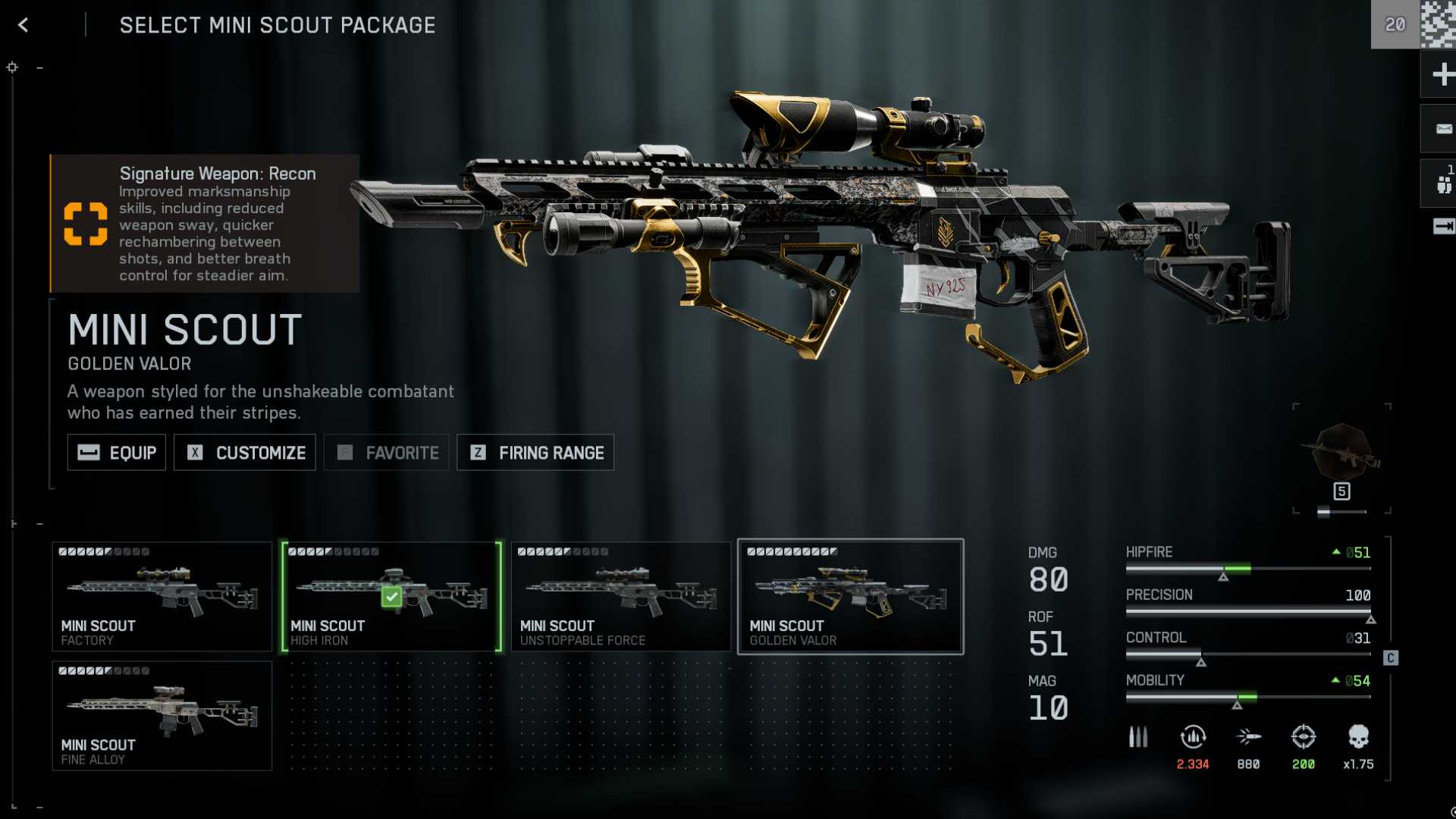Select the Golden Valor package tile
The width and height of the screenshot is (1456, 819).
[x=850, y=596]
